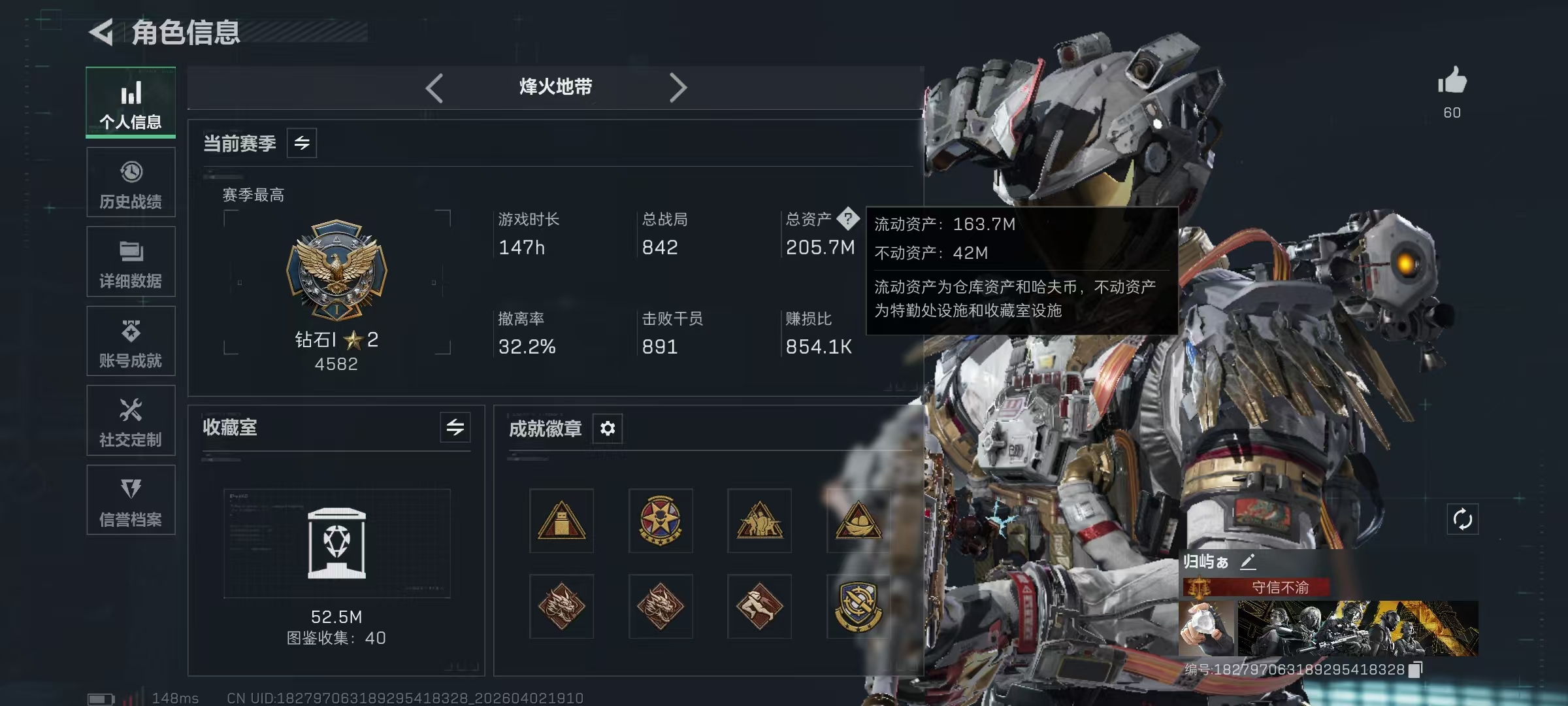1568x706 pixels.
Task: Click the rotate character model button
Action: pyautogui.click(x=1462, y=520)
